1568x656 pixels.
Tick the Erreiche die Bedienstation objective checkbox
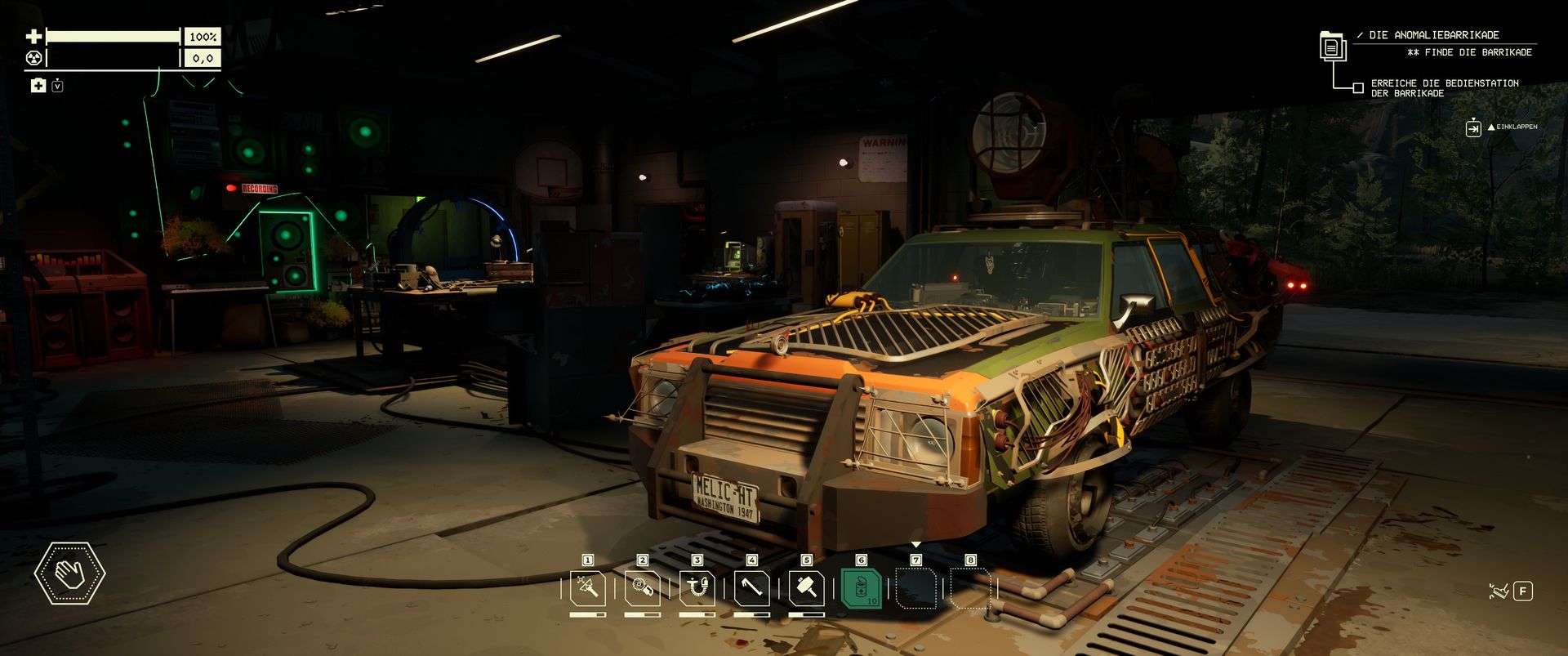(1358, 88)
